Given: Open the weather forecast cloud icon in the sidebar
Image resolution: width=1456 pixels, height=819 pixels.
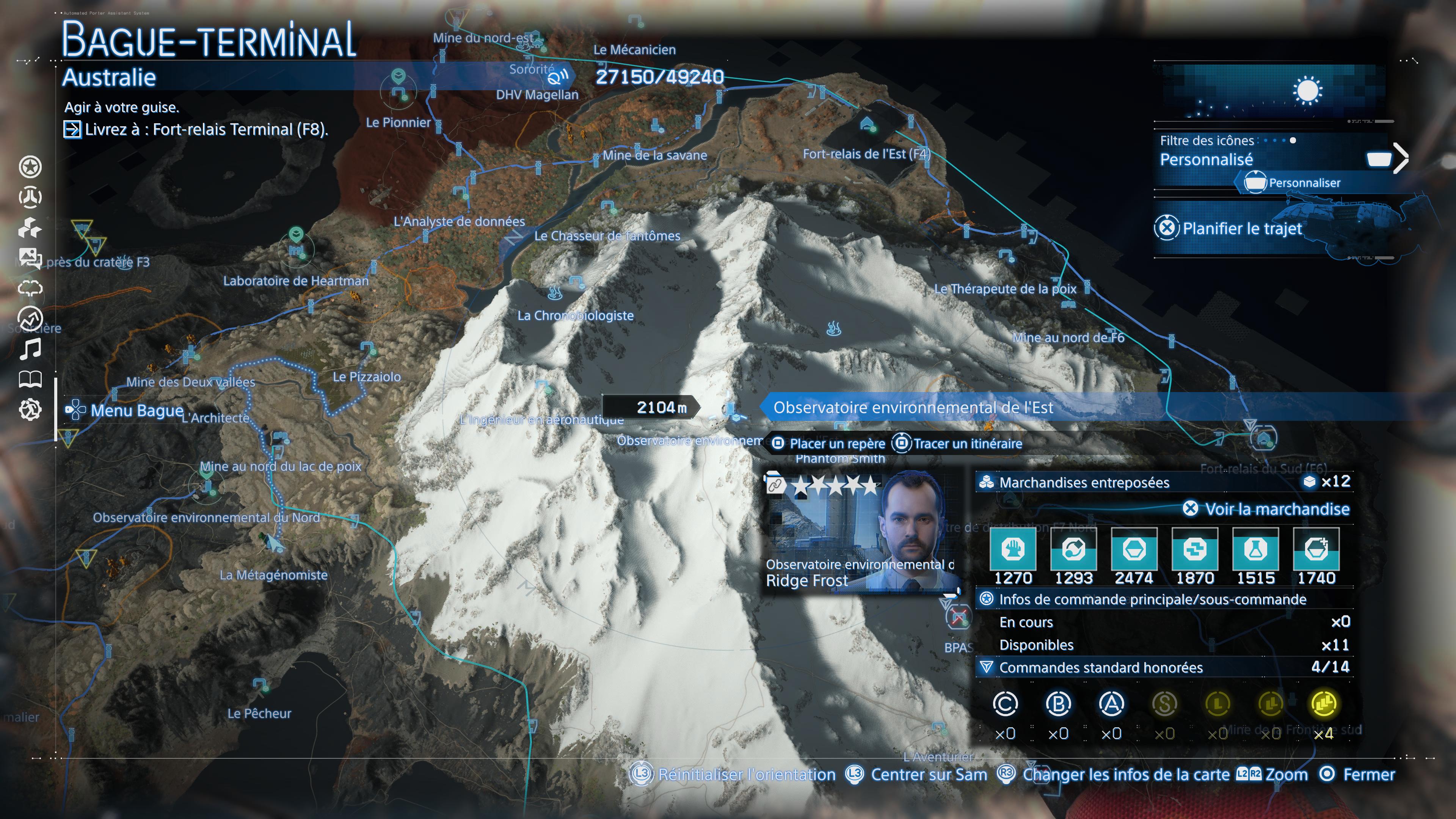Looking at the screenshot, I should 31,288.
